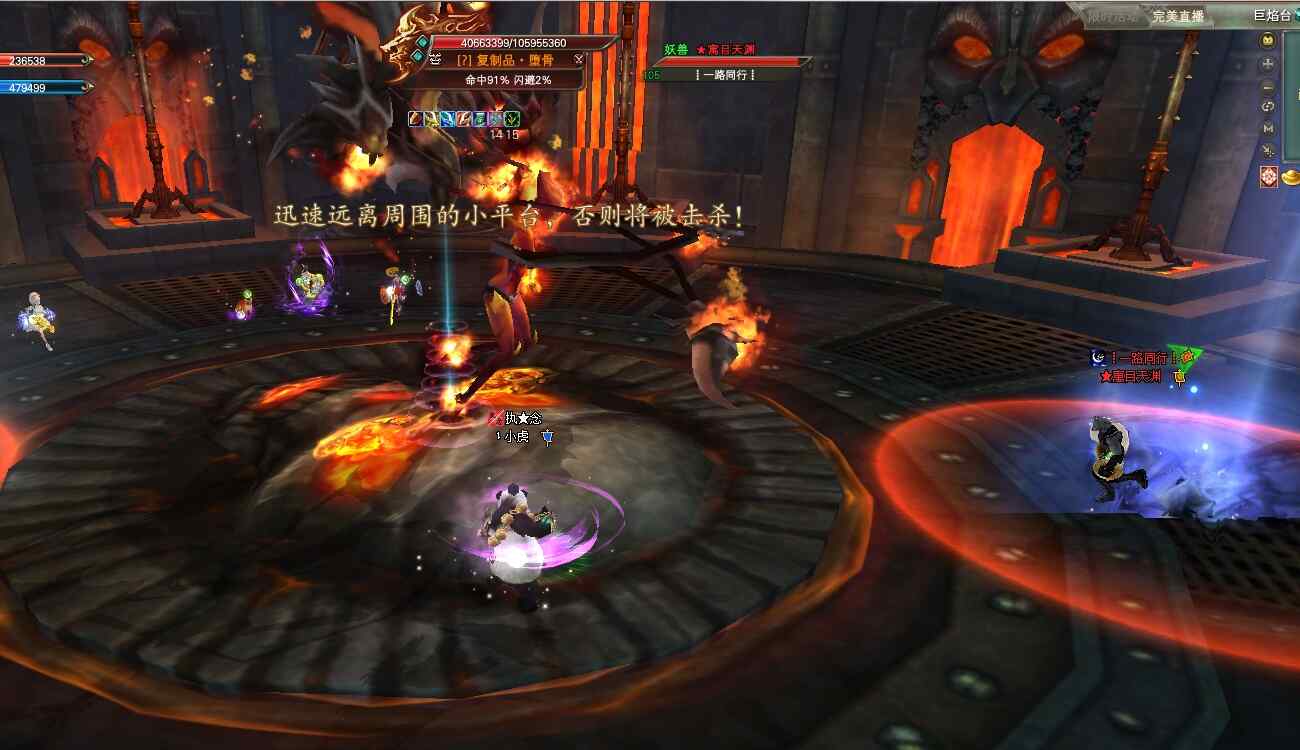Select the 复制品·堕骨 boss name plate
1300x750 pixels.
pos(505,60)
